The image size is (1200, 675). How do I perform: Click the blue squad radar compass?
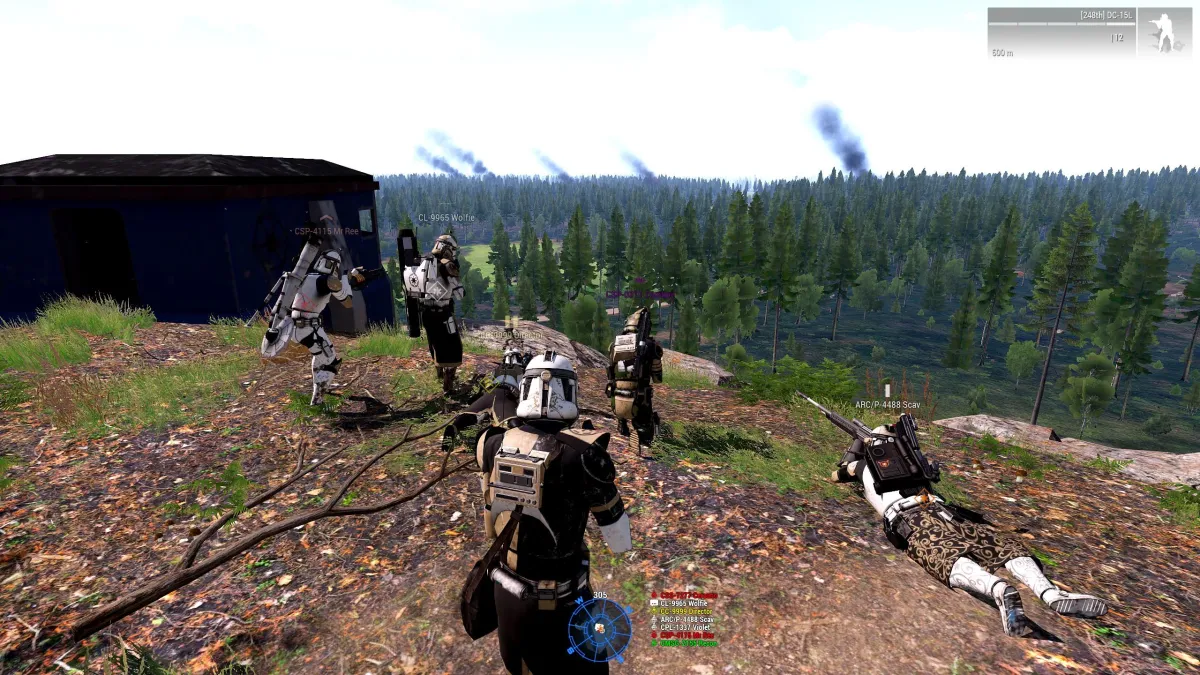[599, 629]
